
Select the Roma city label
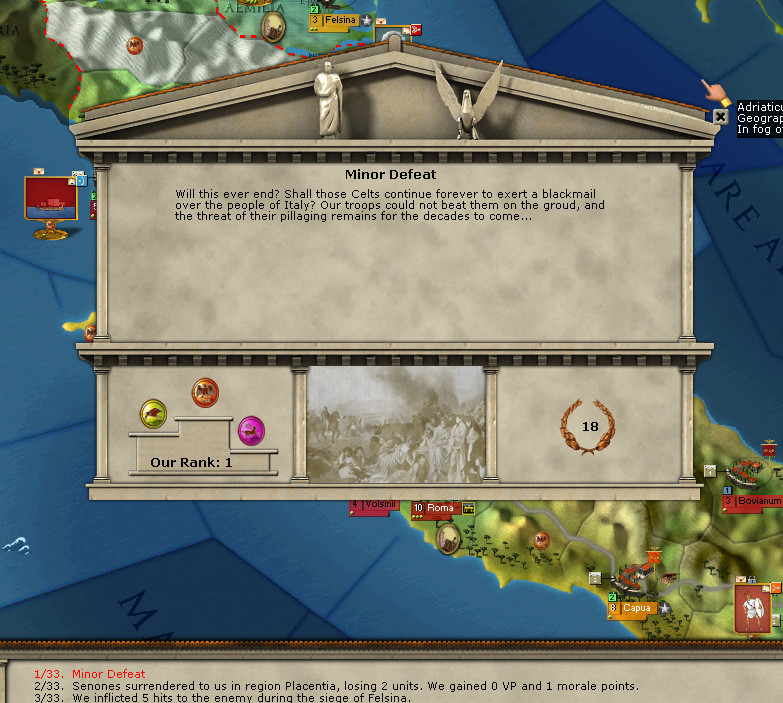(x=439, y=508)
